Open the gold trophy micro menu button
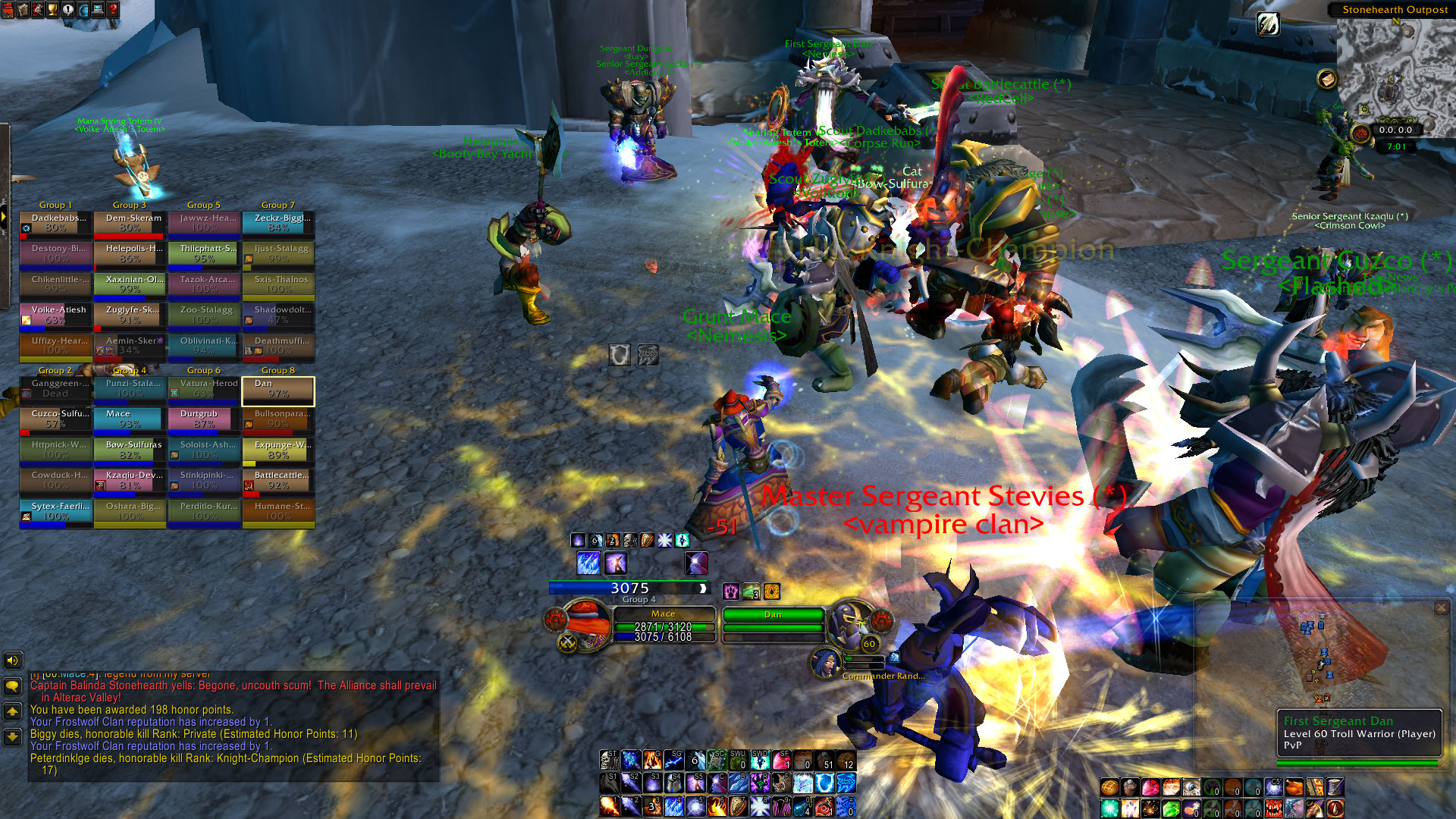The height and width of the screenshot is (819, 1456). click(52, 10)
